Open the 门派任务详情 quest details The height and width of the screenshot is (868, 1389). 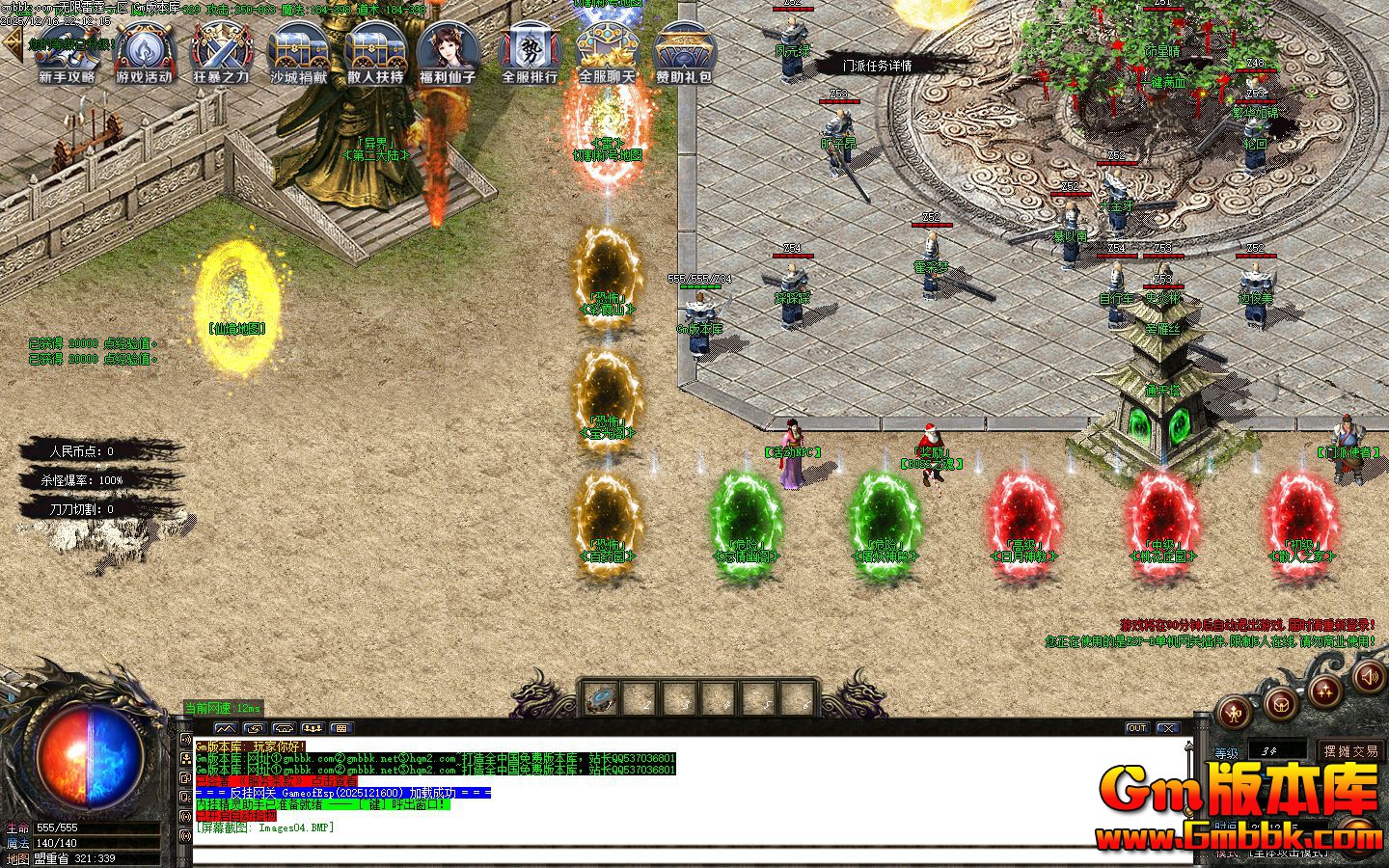tap(877, 66)
